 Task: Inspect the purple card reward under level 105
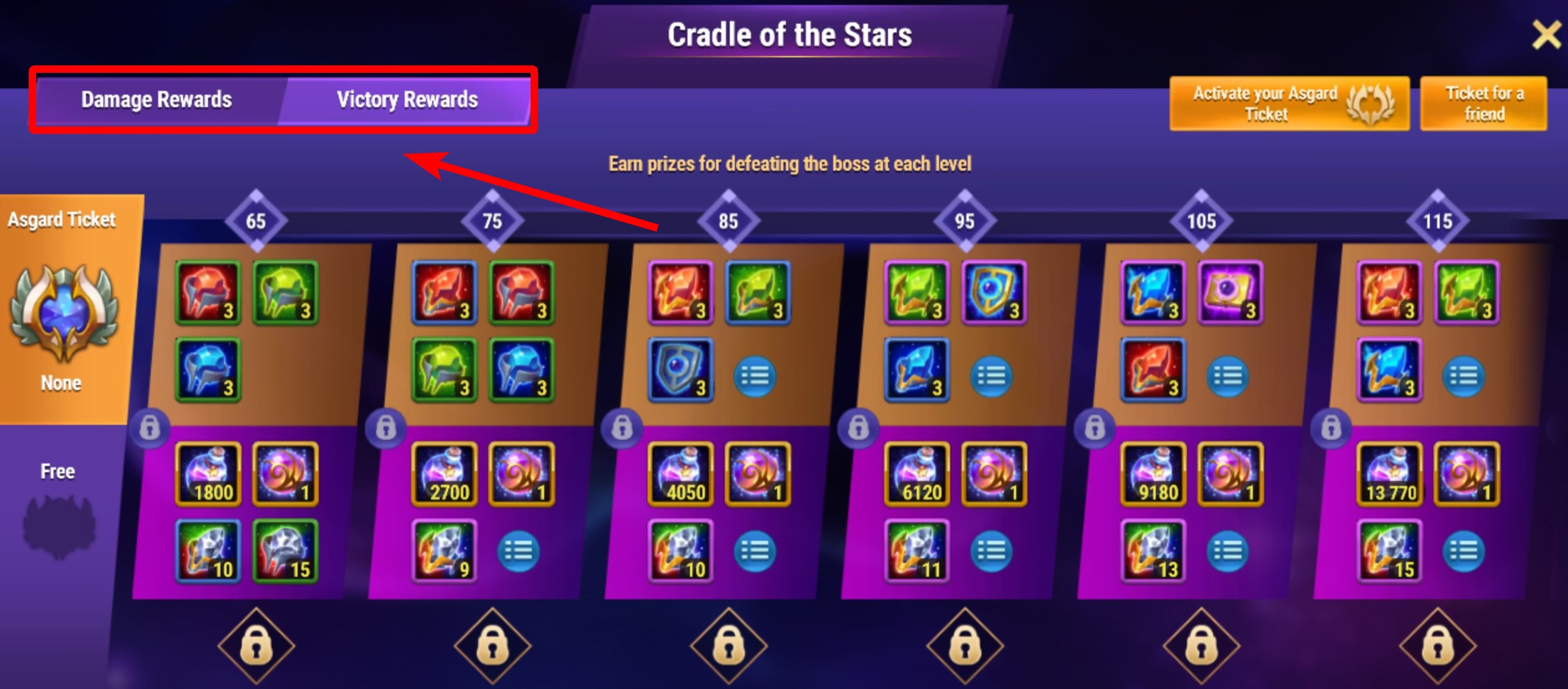[1230, 293]
